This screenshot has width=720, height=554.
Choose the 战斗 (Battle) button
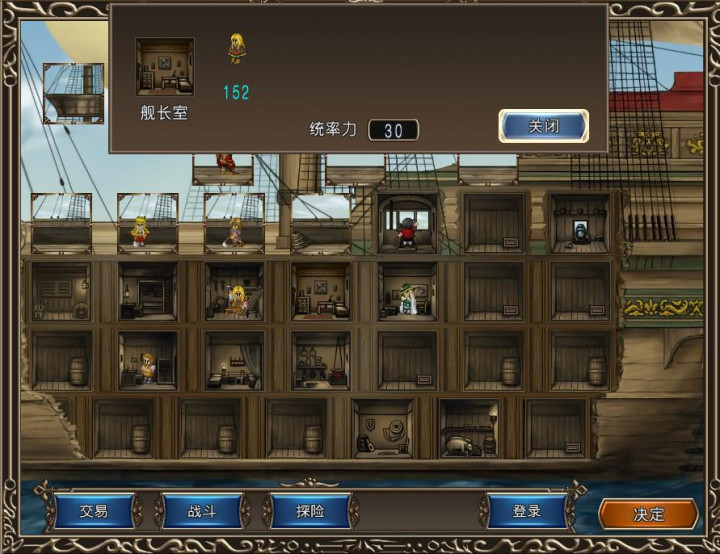click(x=202, y=512)
